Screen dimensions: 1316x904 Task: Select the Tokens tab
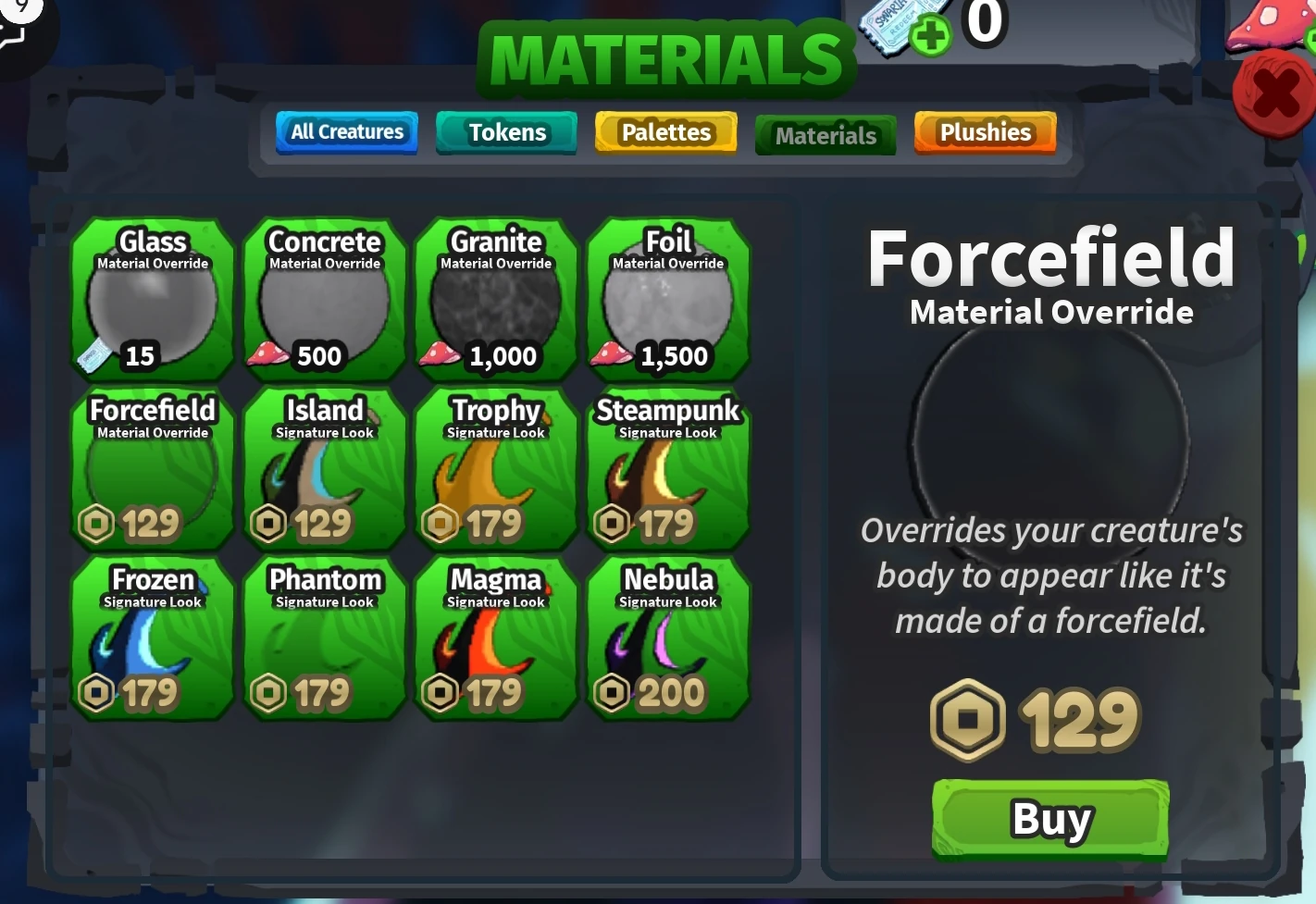(x=506, y=132)
